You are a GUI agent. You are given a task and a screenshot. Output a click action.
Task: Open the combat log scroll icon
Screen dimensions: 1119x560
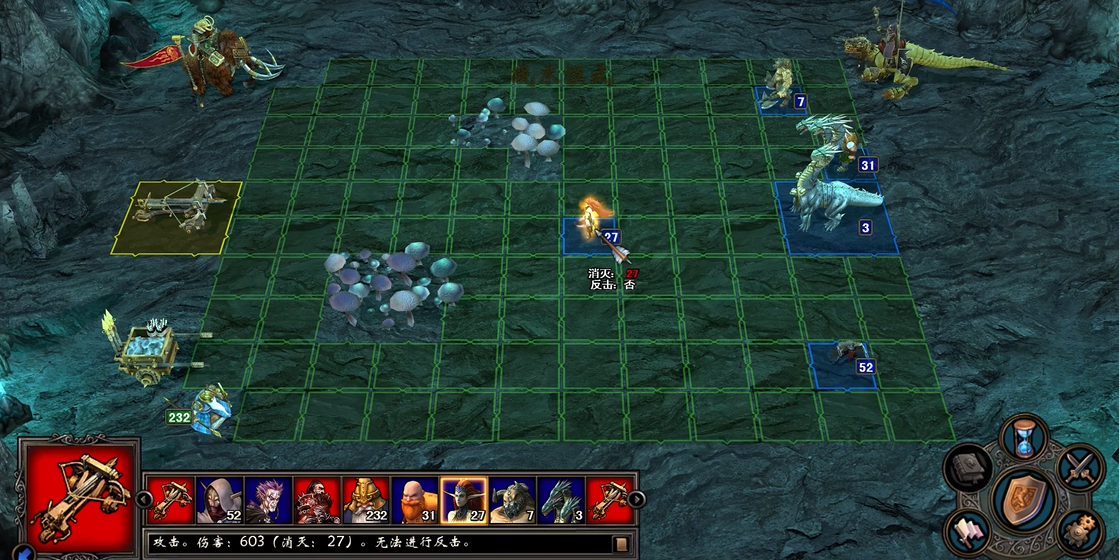622,543
